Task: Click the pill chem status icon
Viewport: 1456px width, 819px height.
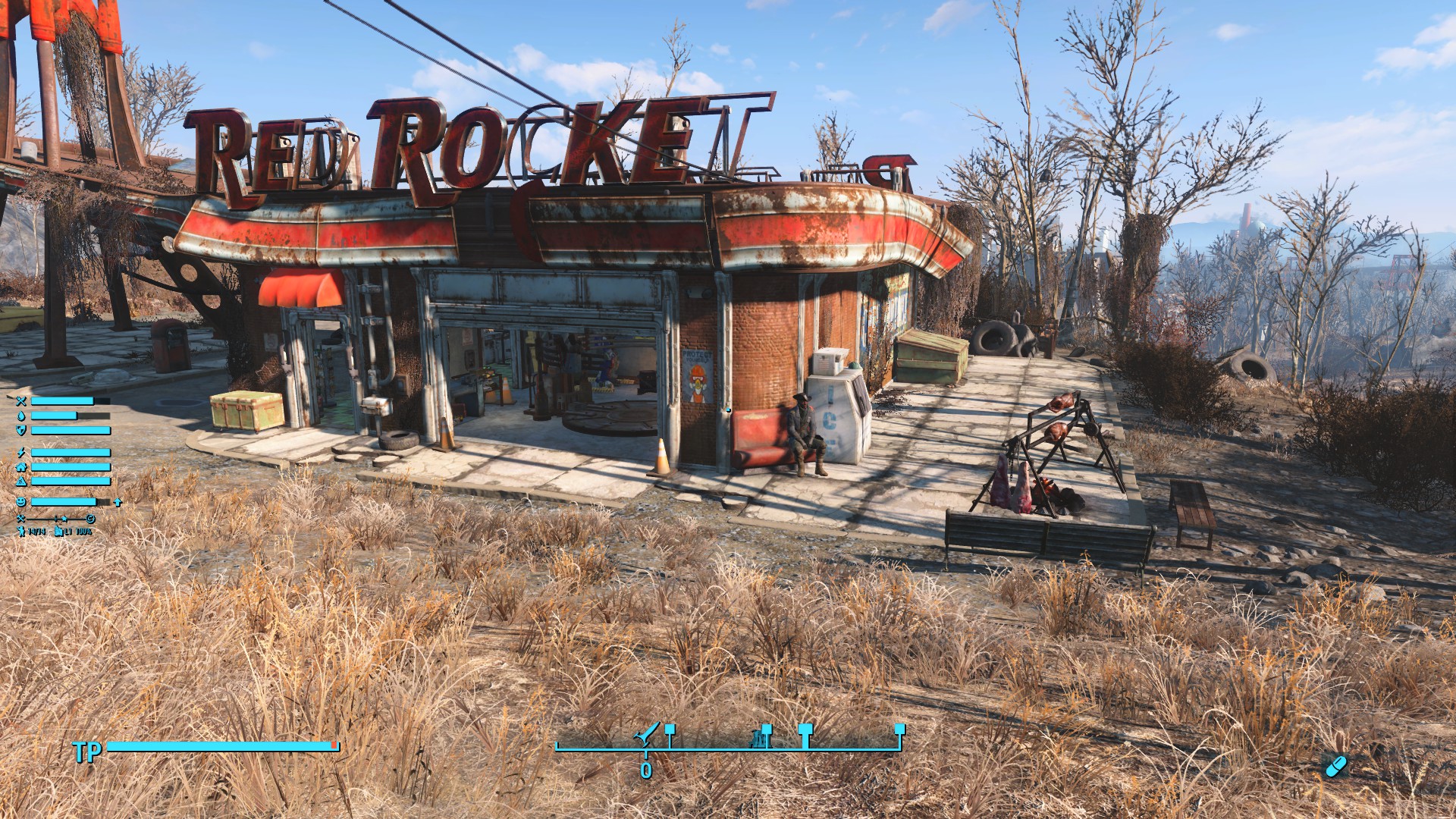Action: pos(1335,766)
